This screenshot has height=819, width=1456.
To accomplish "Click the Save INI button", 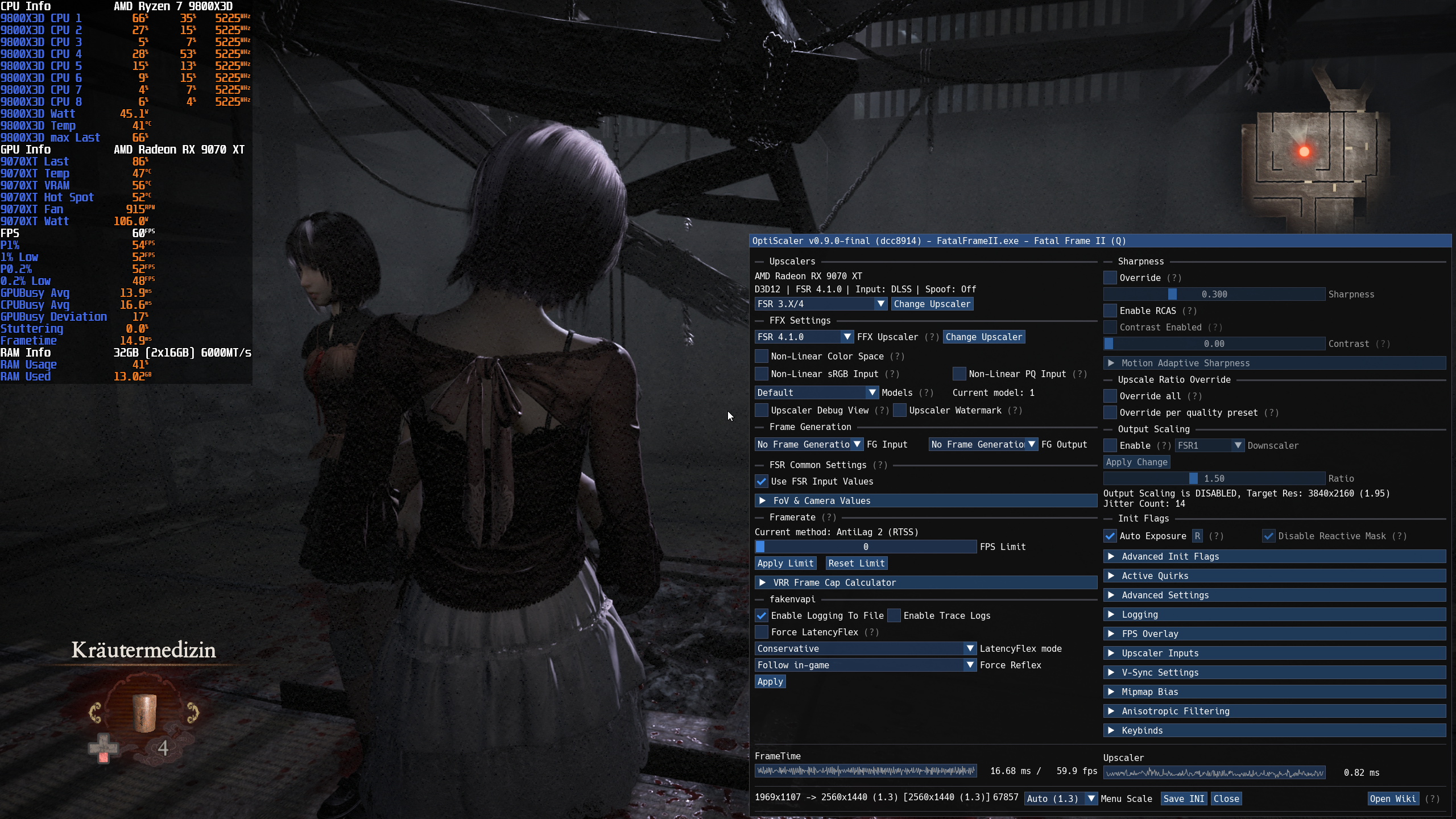I will tap(1184, 799).
